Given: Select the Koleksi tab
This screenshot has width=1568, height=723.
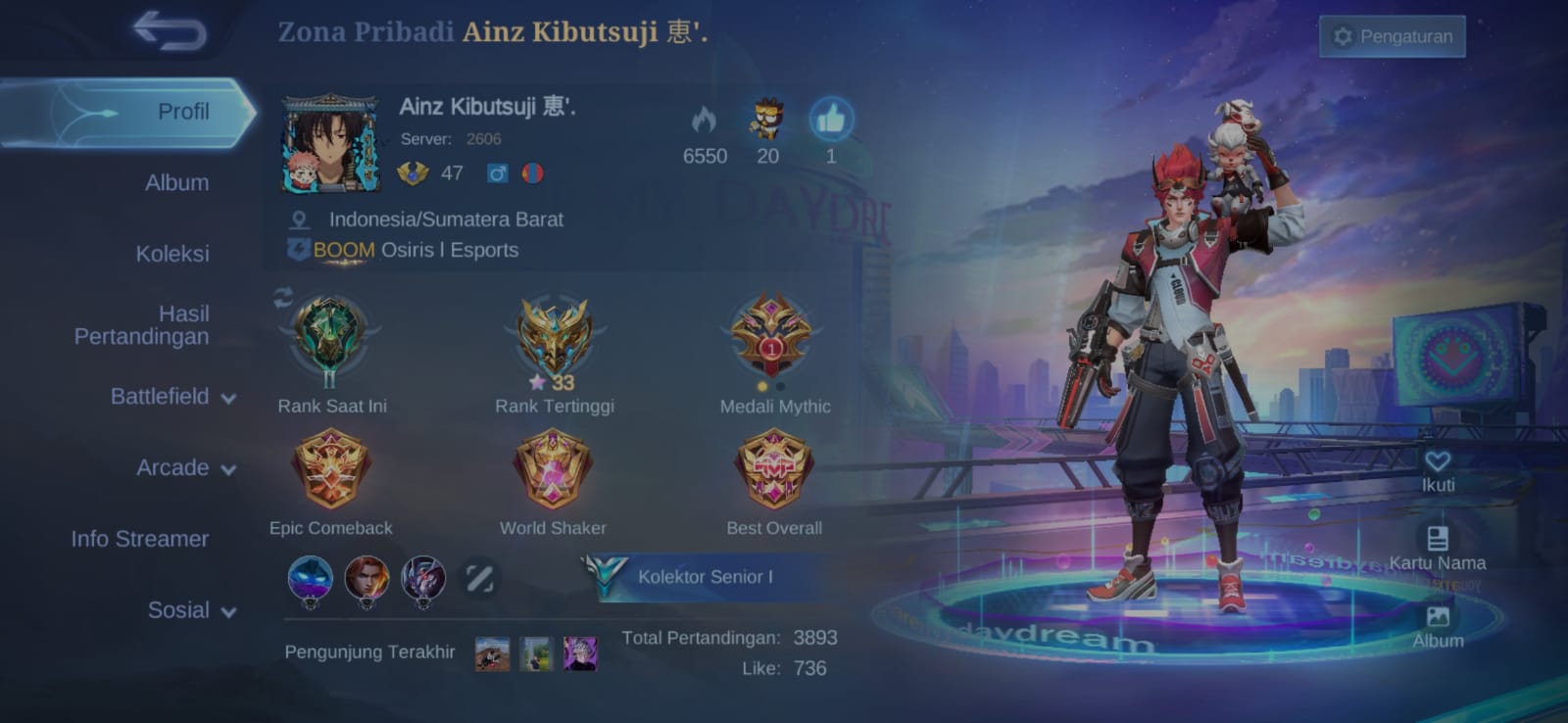Looking at the screenshot, I should pyautogui.click(x=172, y=254).
